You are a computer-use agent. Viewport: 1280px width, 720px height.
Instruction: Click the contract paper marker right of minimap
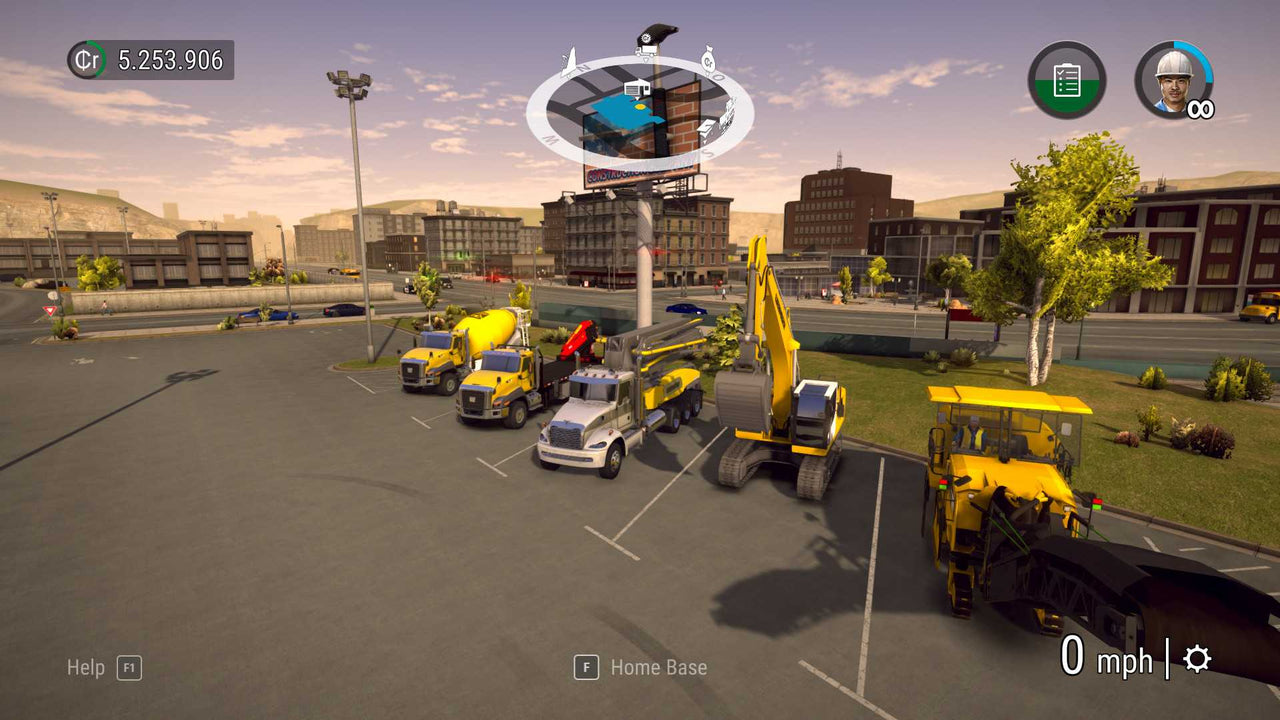point(706,129)
